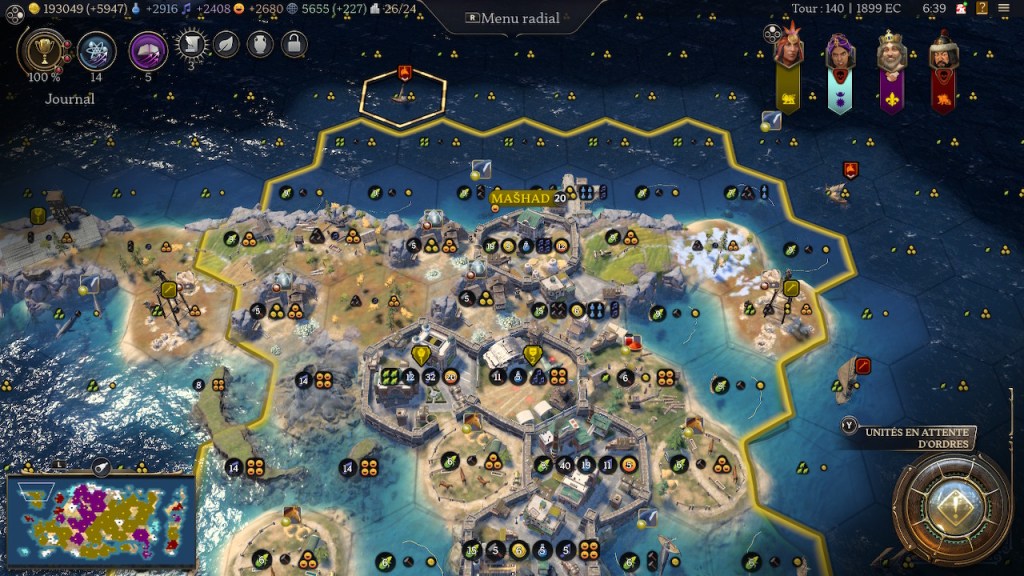This screenshot has height=576, width=1024.
Task: Open the civics tree purple book icon
Action: 148,50
